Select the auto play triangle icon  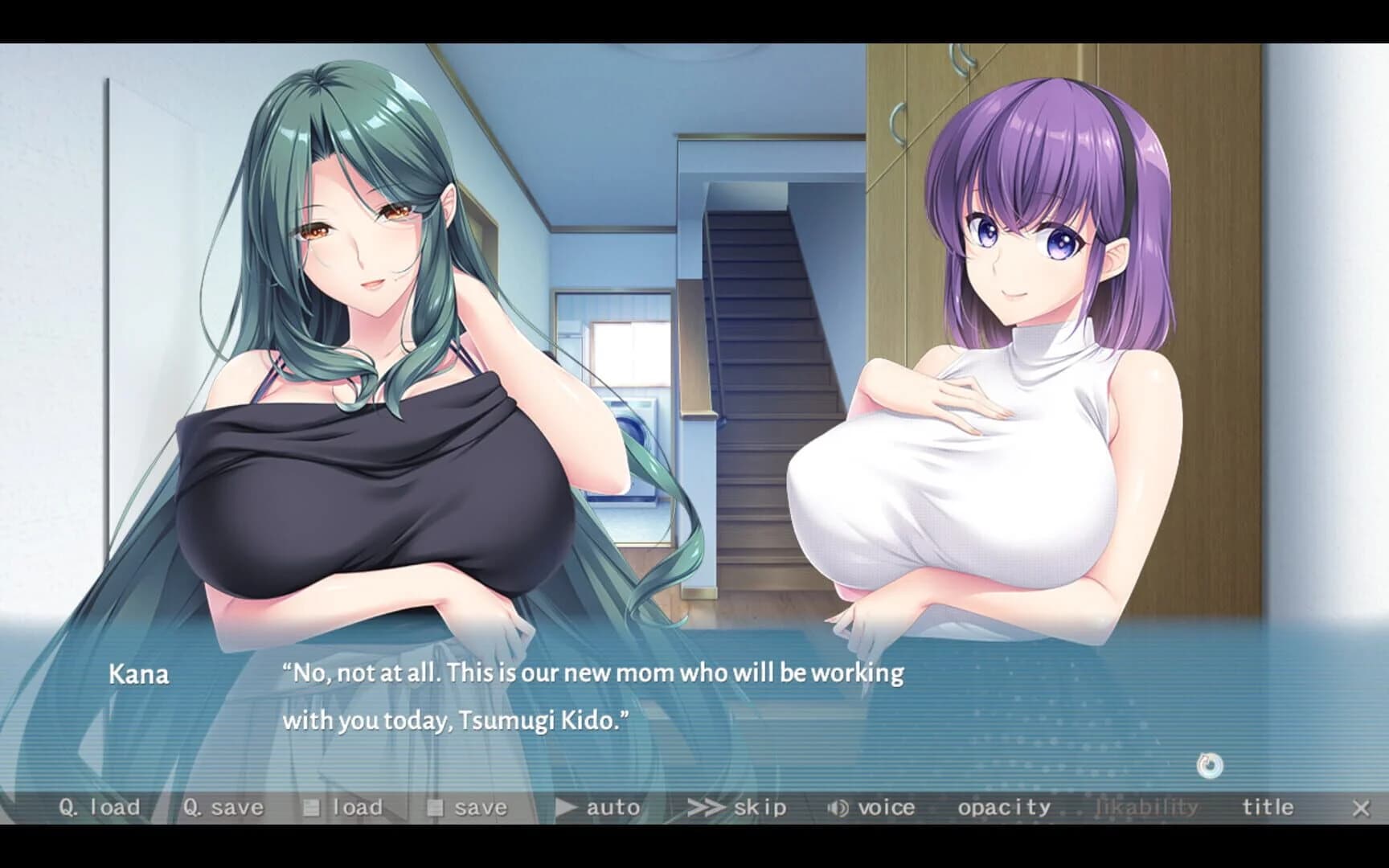pyautogui.click(x=568, y=806)
